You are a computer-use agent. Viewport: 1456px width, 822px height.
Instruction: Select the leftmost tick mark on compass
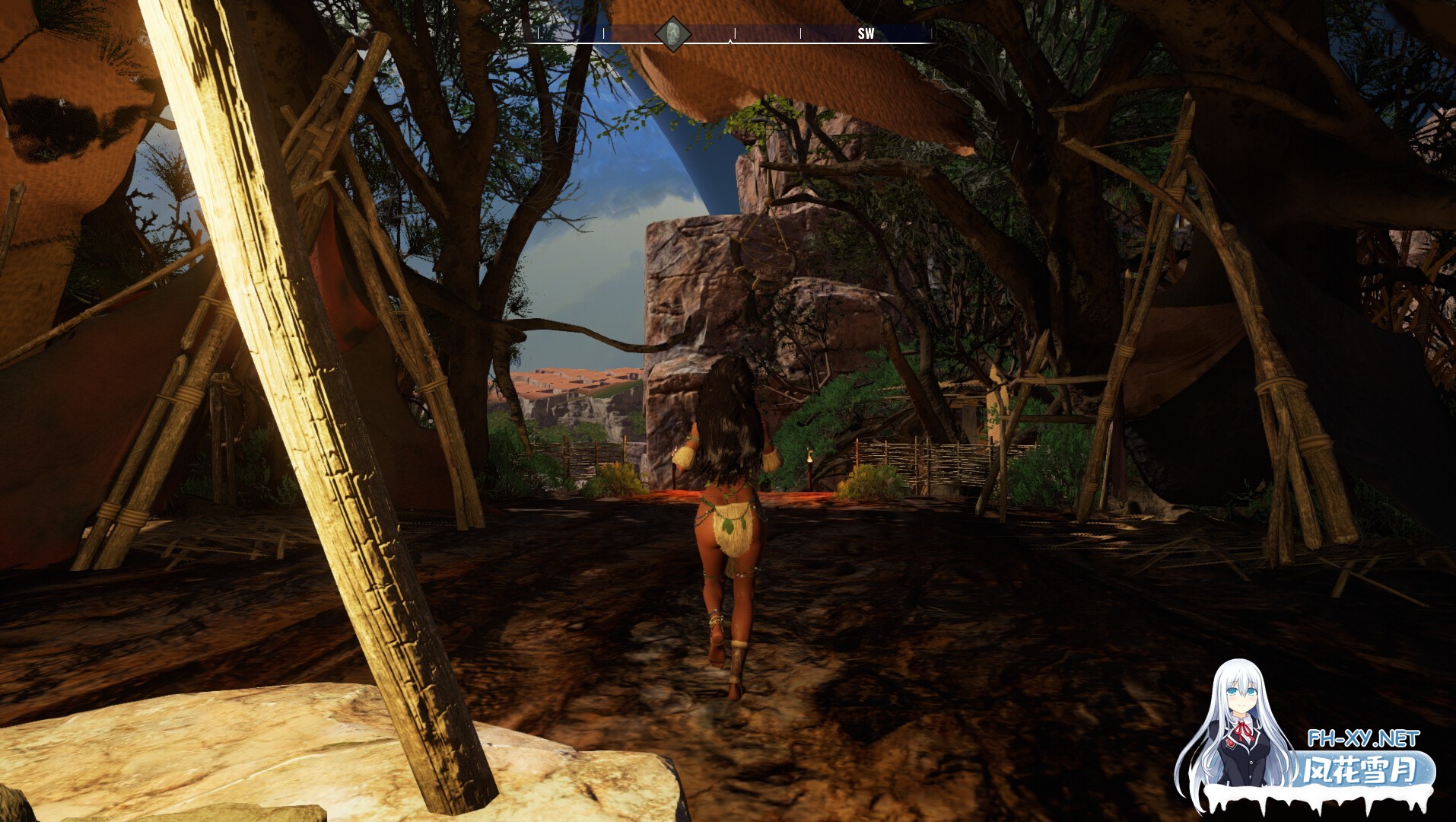pyautogui.click(x=538, y=33)
